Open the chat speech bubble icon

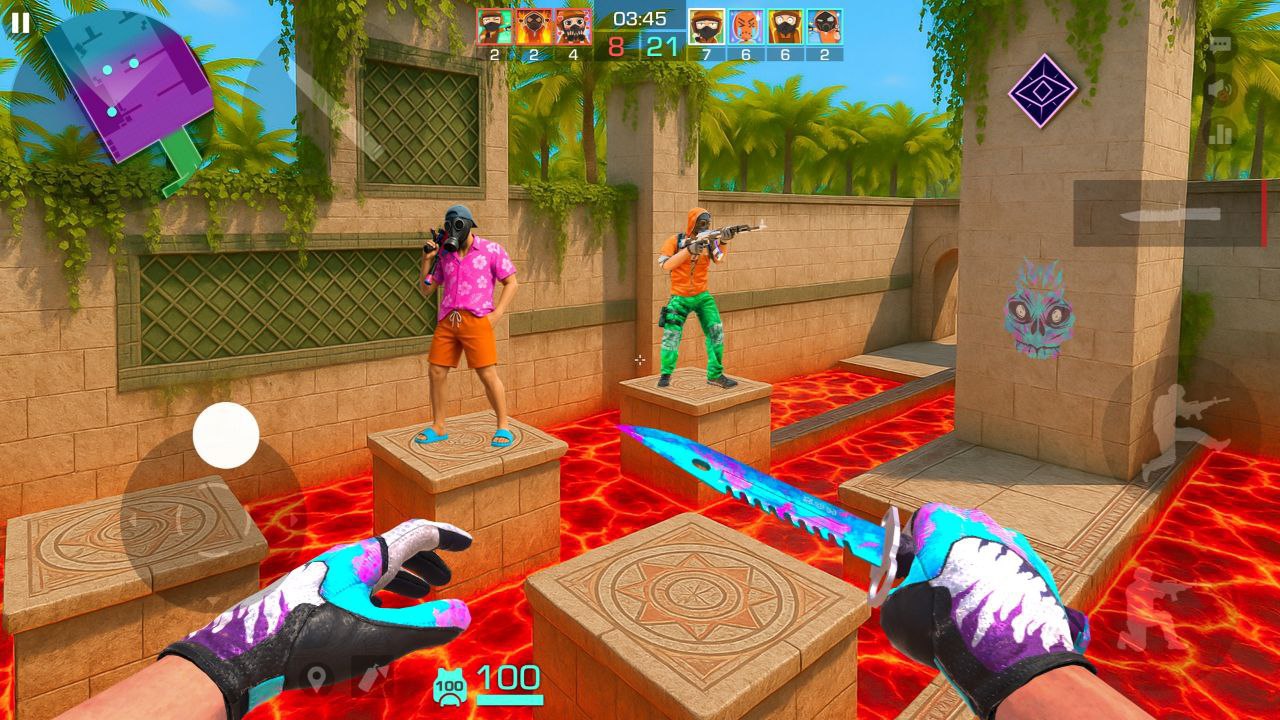point(1220,46)
